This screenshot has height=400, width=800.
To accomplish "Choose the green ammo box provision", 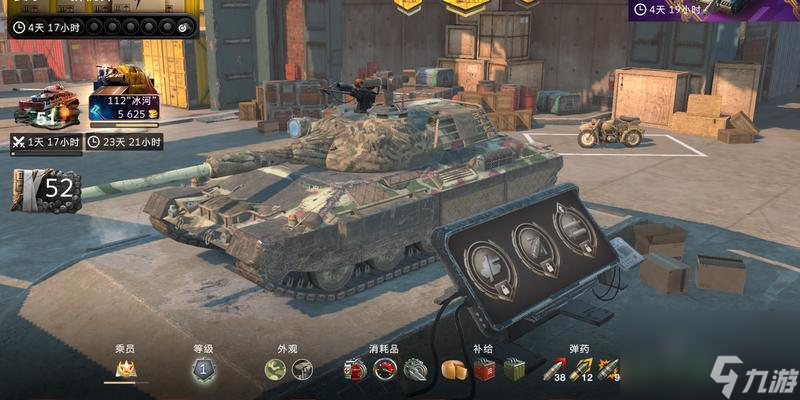I will click(515, 371).
